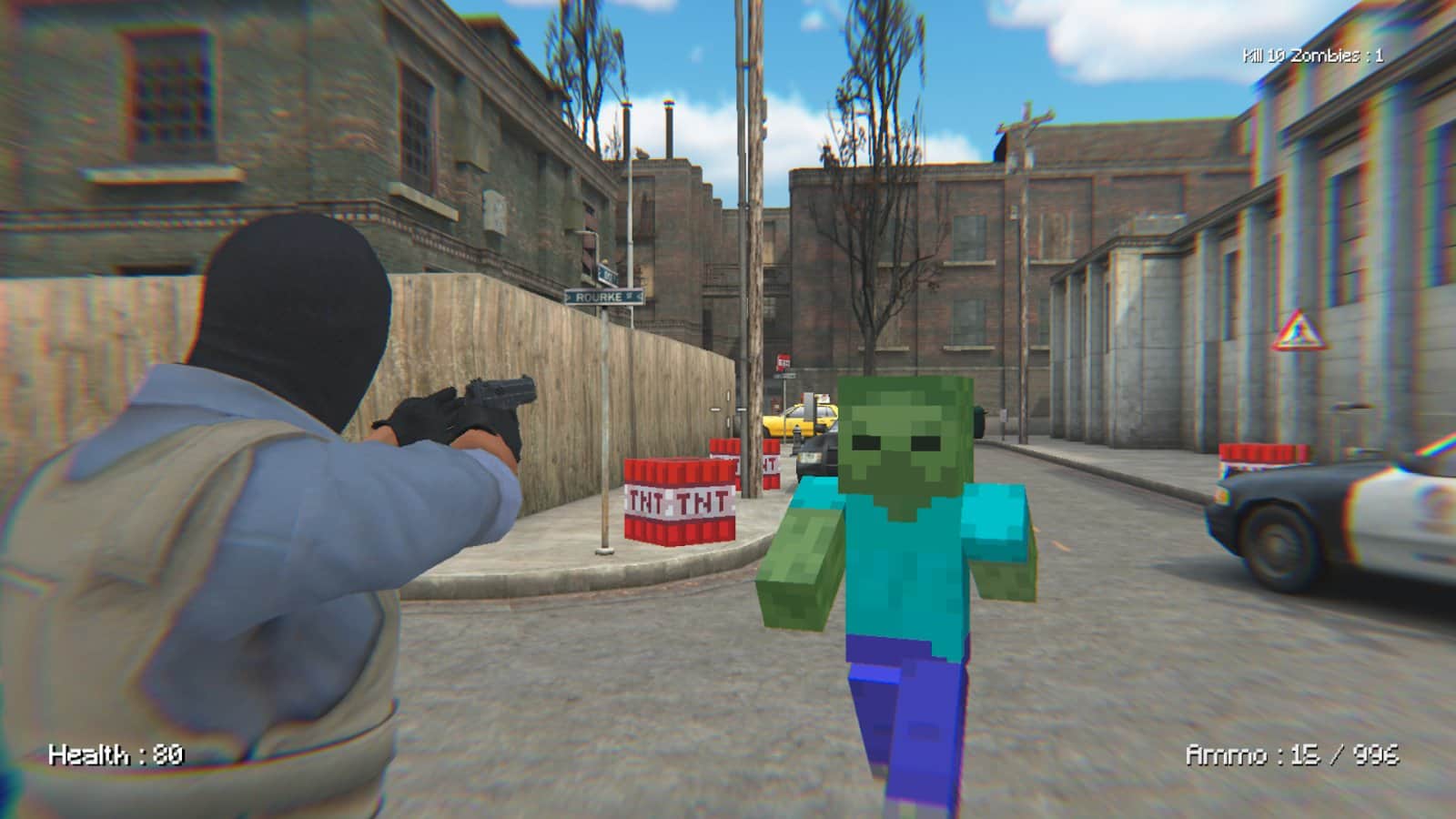Click the crosshair in screen center
Image resolution: width=1456 pixels, height=819 pixels.
(727, 409)
